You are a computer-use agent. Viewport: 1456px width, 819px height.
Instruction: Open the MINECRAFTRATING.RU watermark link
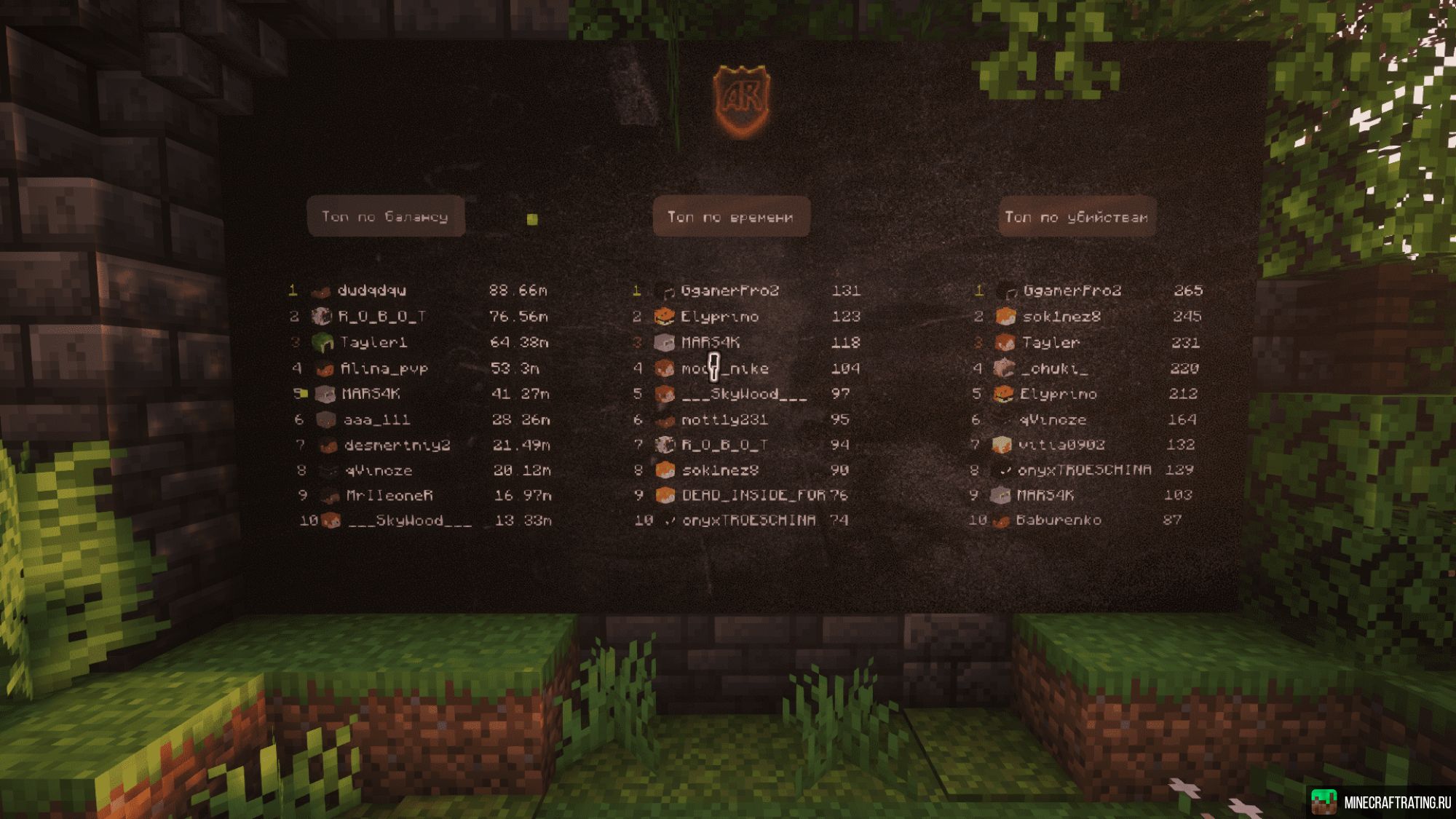tap(1381, 802)
